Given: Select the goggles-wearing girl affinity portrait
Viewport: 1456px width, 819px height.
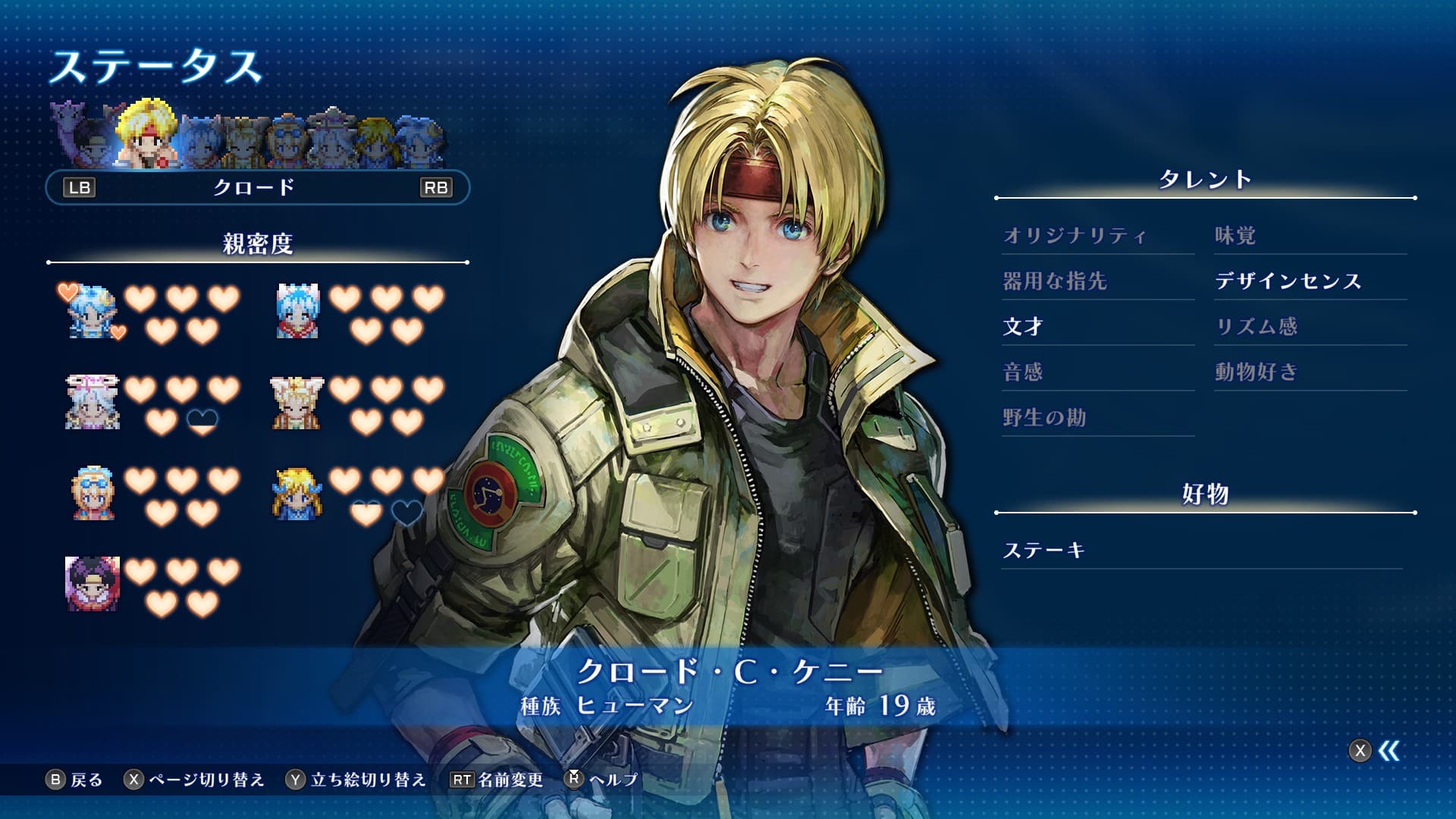Looking at the screenshot, I should point(93,493).
